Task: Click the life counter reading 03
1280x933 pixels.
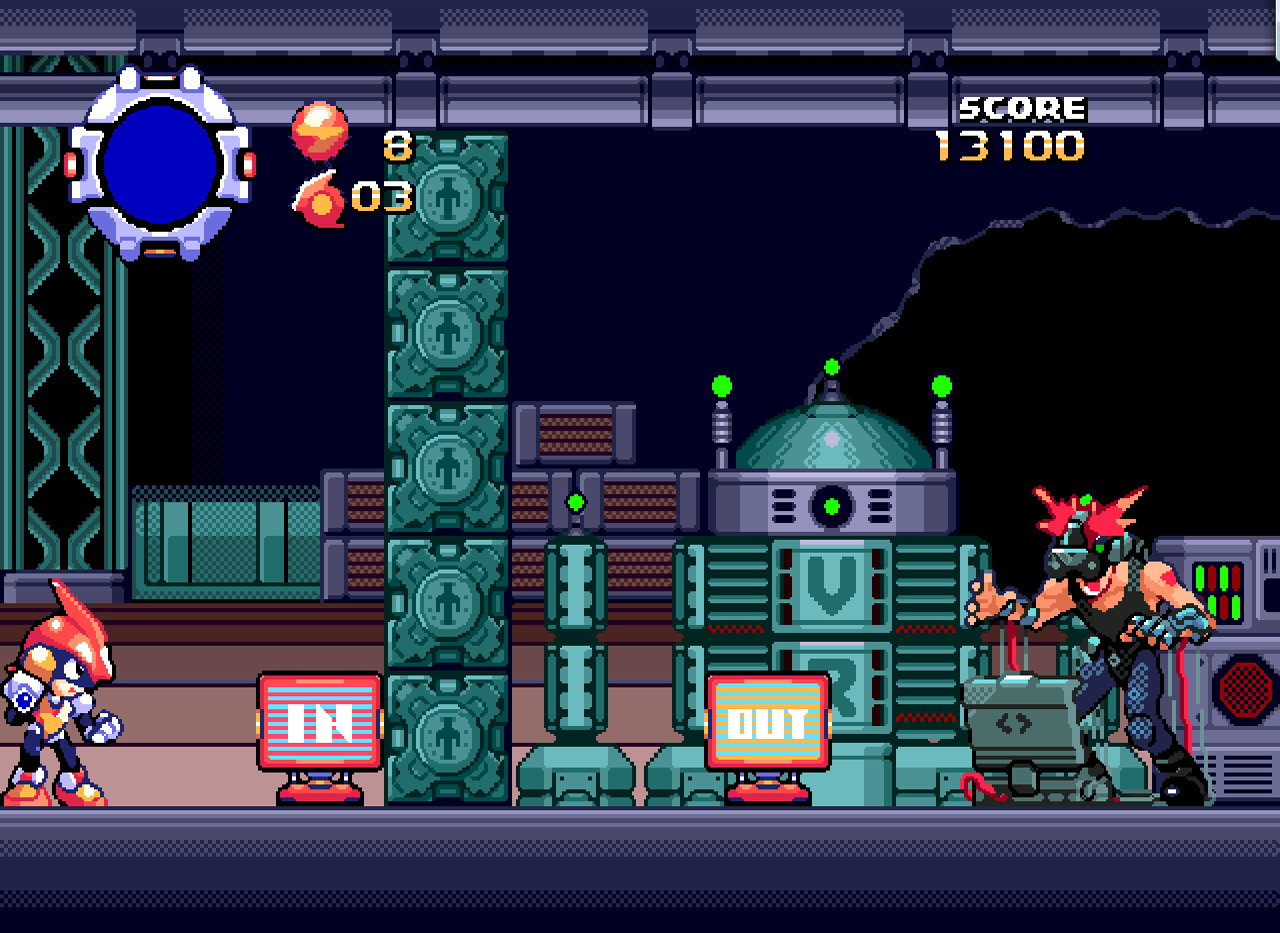Action: click(381, 195)
